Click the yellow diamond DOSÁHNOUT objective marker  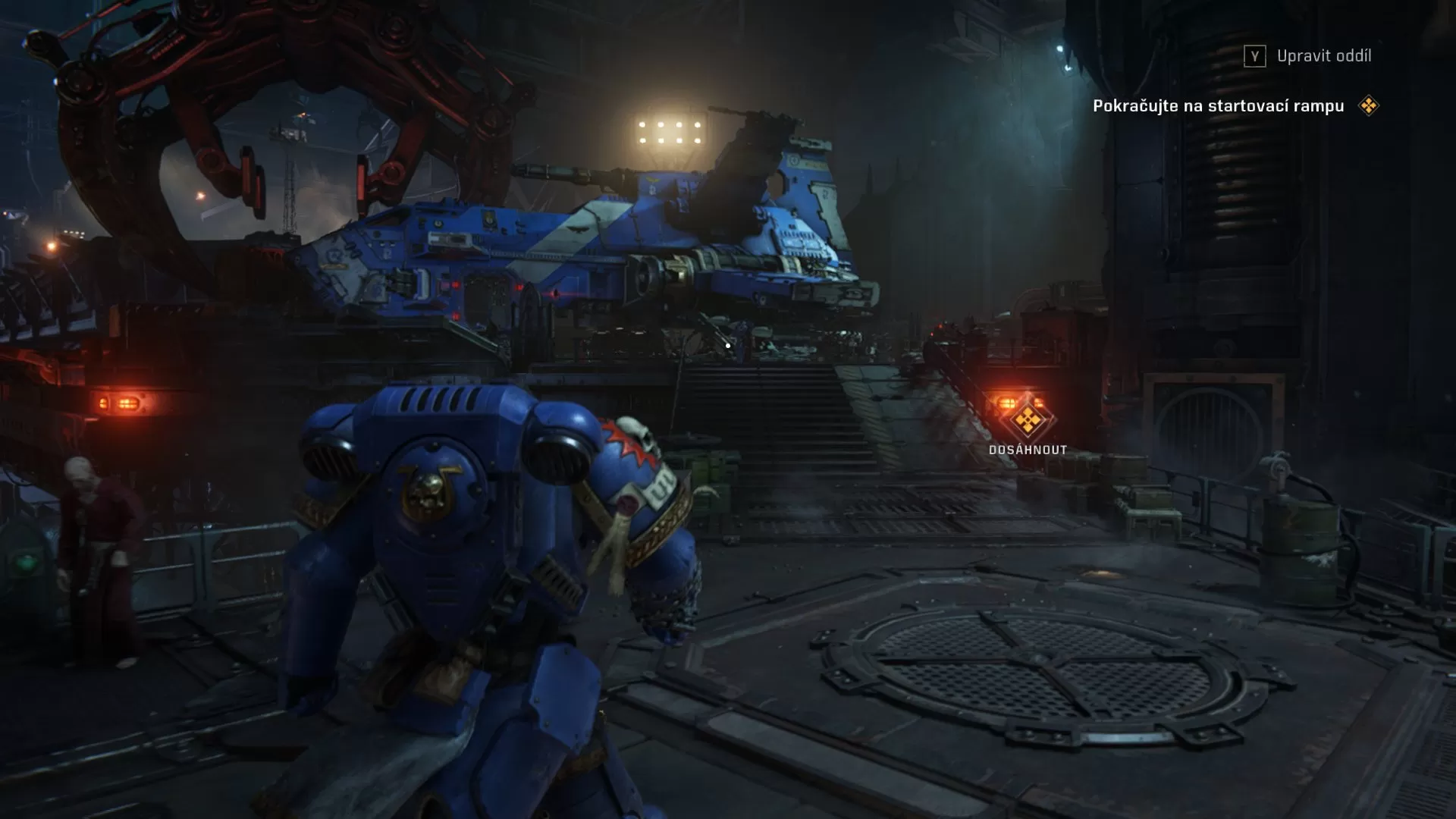1028,418
